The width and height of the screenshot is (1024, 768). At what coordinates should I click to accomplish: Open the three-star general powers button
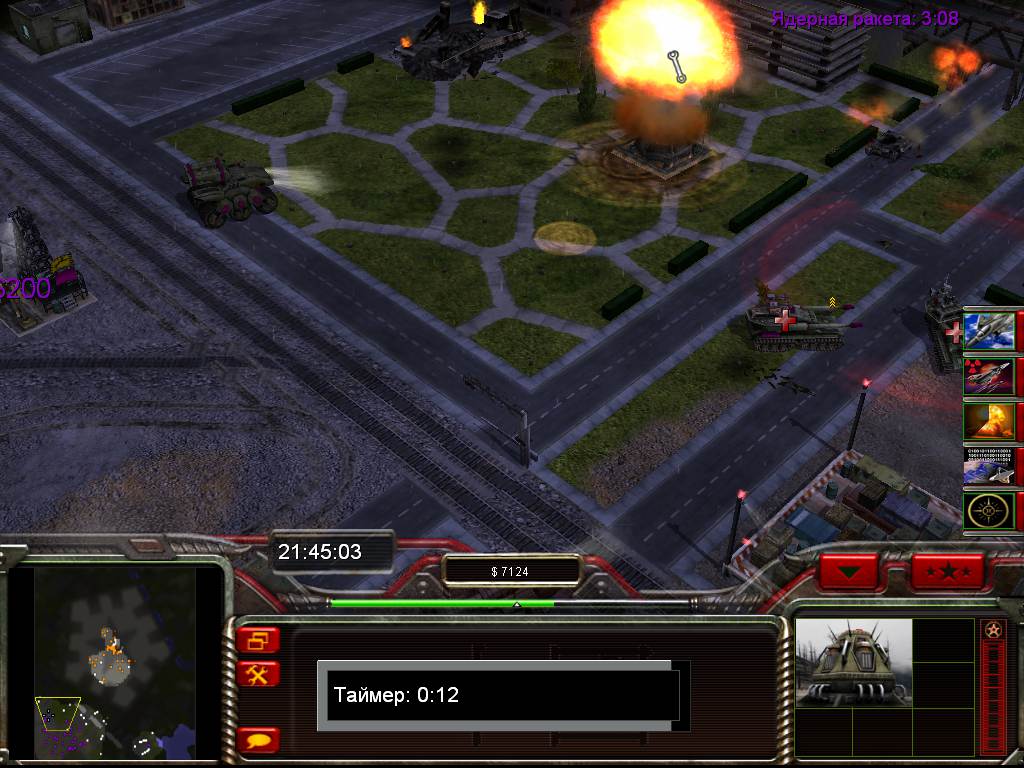tap(946, 572)
